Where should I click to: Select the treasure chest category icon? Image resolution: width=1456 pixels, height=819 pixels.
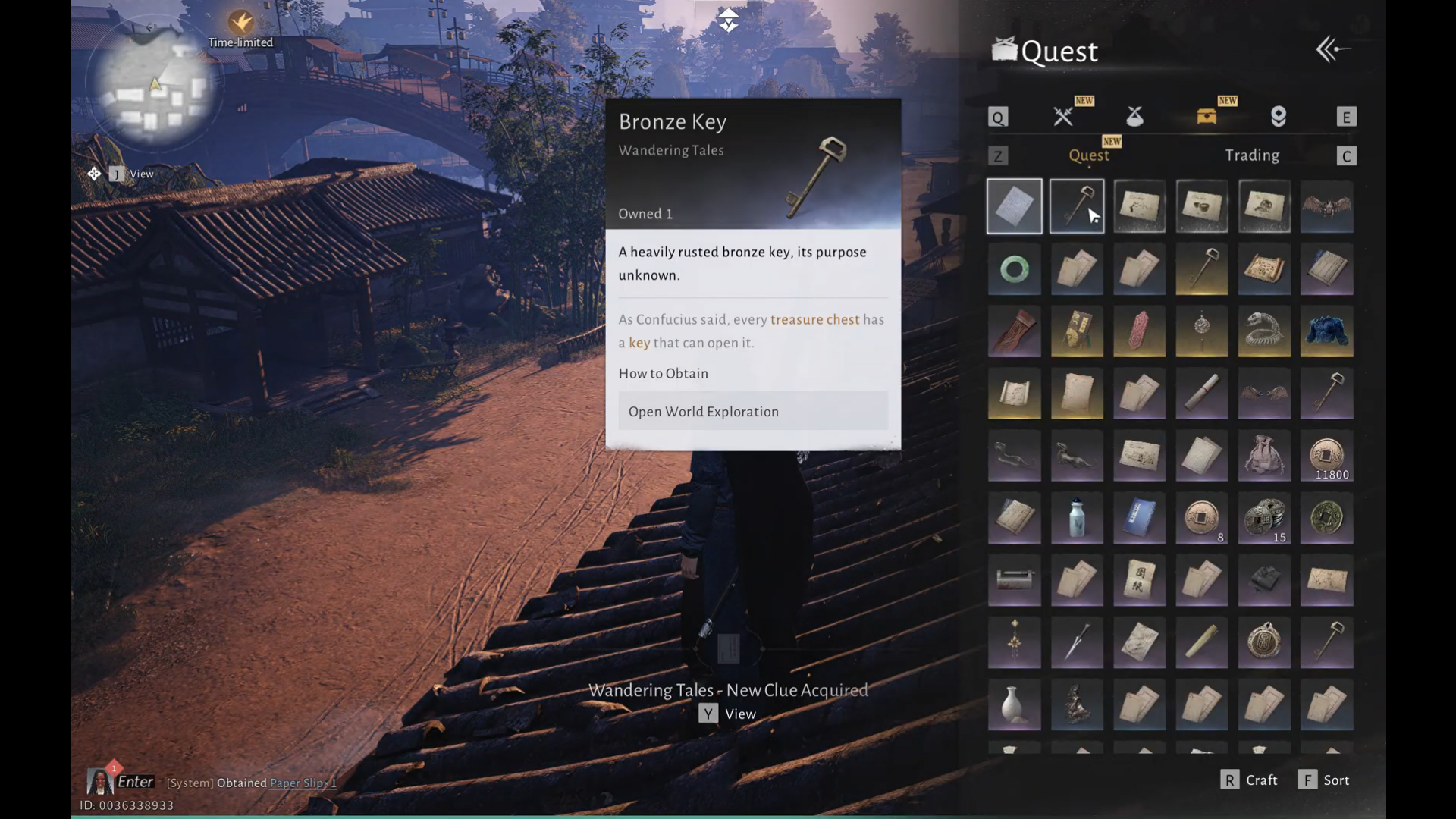1207,117
